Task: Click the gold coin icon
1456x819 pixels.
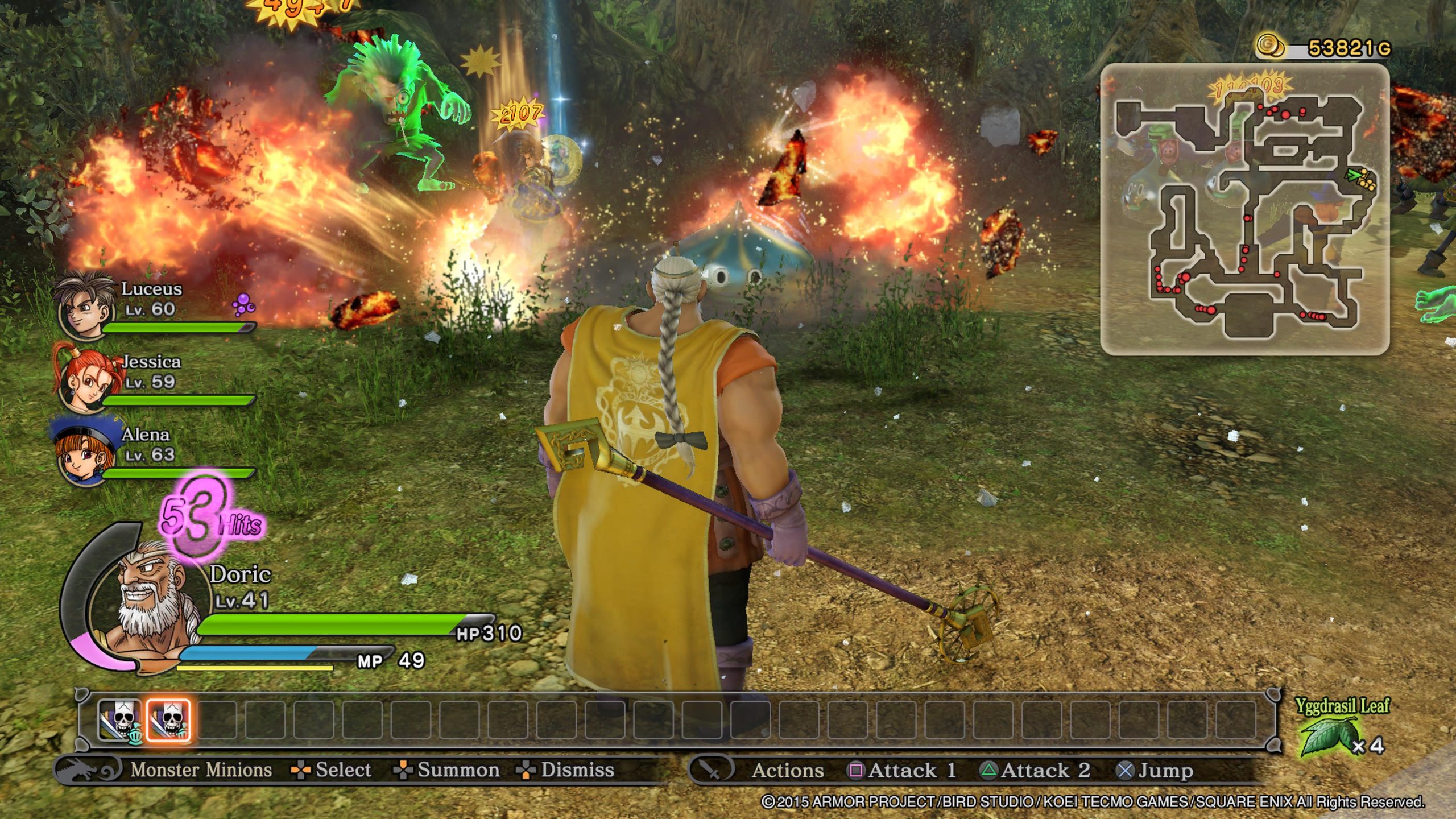Action: 1269,45
